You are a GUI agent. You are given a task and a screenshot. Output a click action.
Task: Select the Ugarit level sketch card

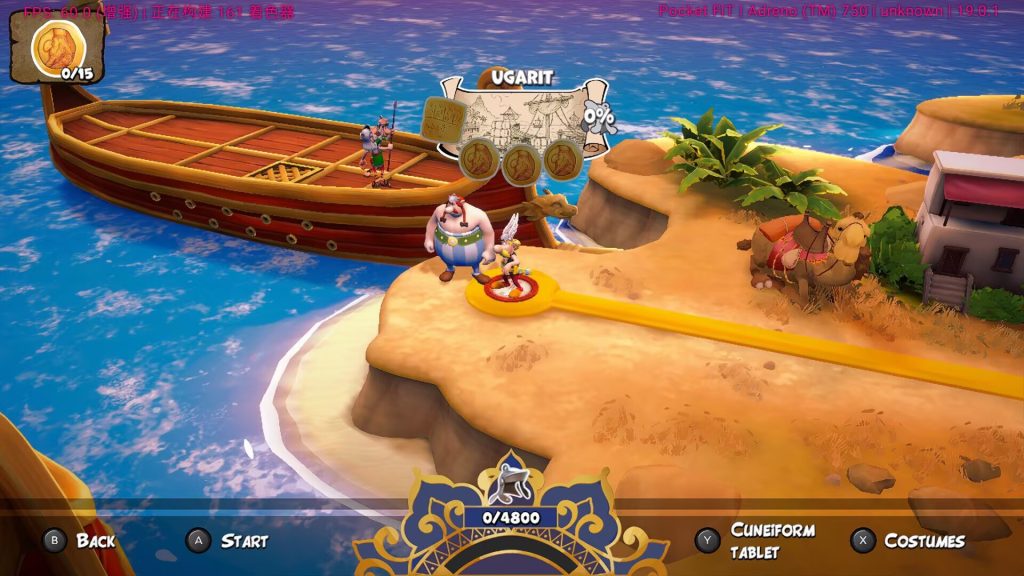point(524,117)
